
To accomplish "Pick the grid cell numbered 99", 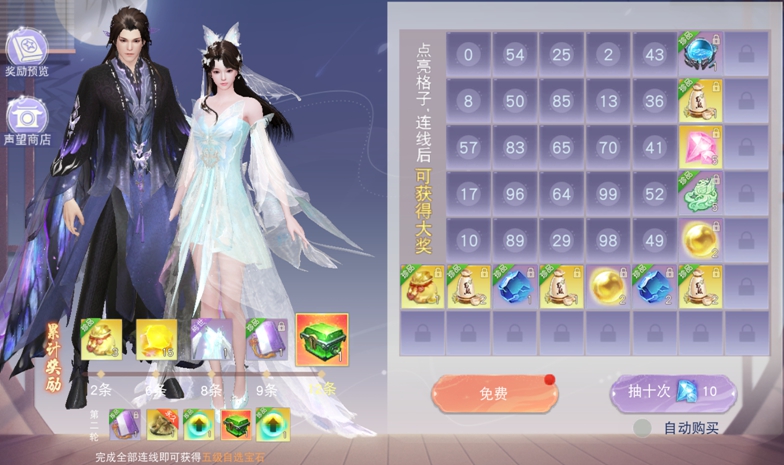I will 608,194.
